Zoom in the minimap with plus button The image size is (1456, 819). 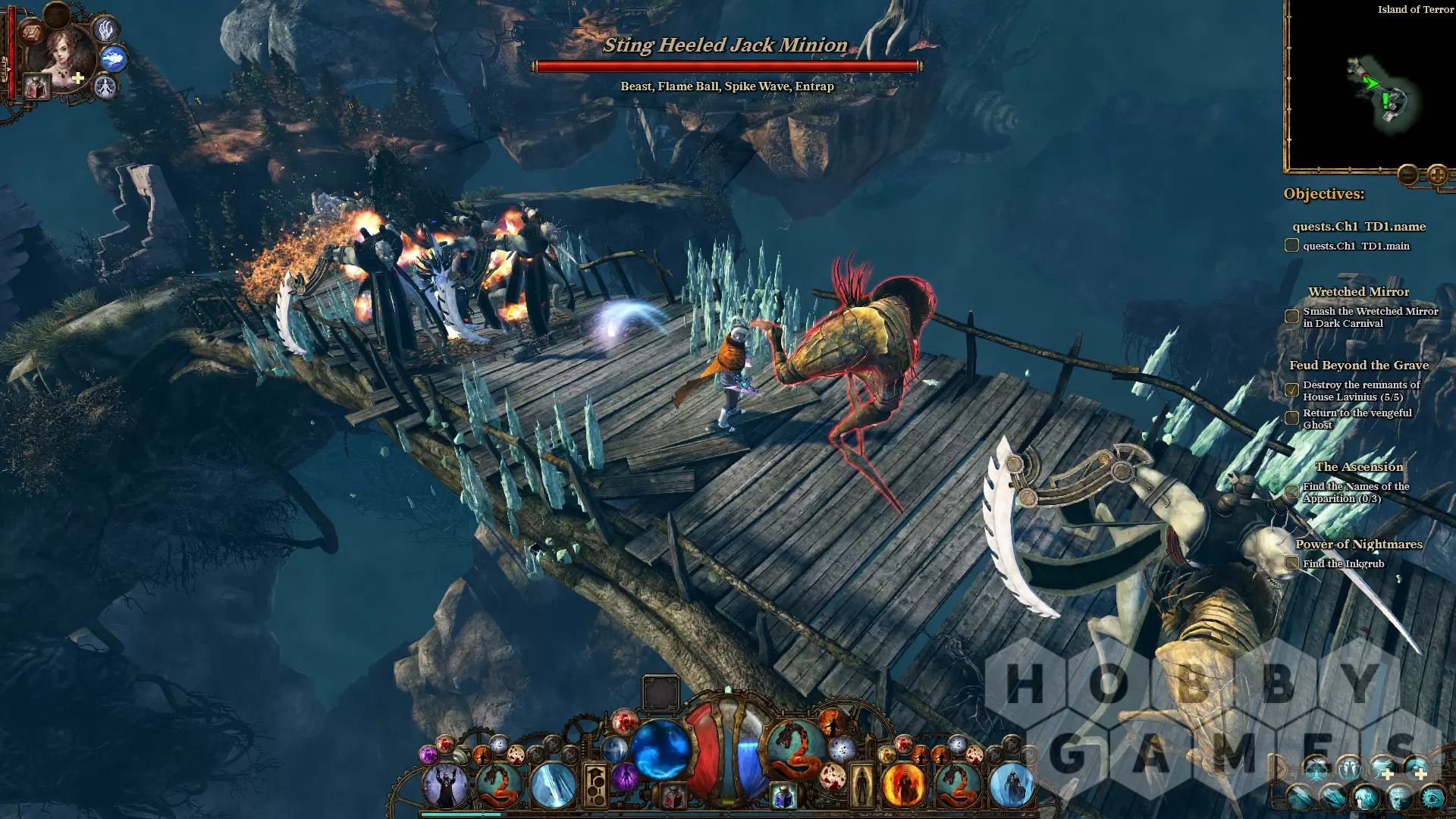[1437, 175]
